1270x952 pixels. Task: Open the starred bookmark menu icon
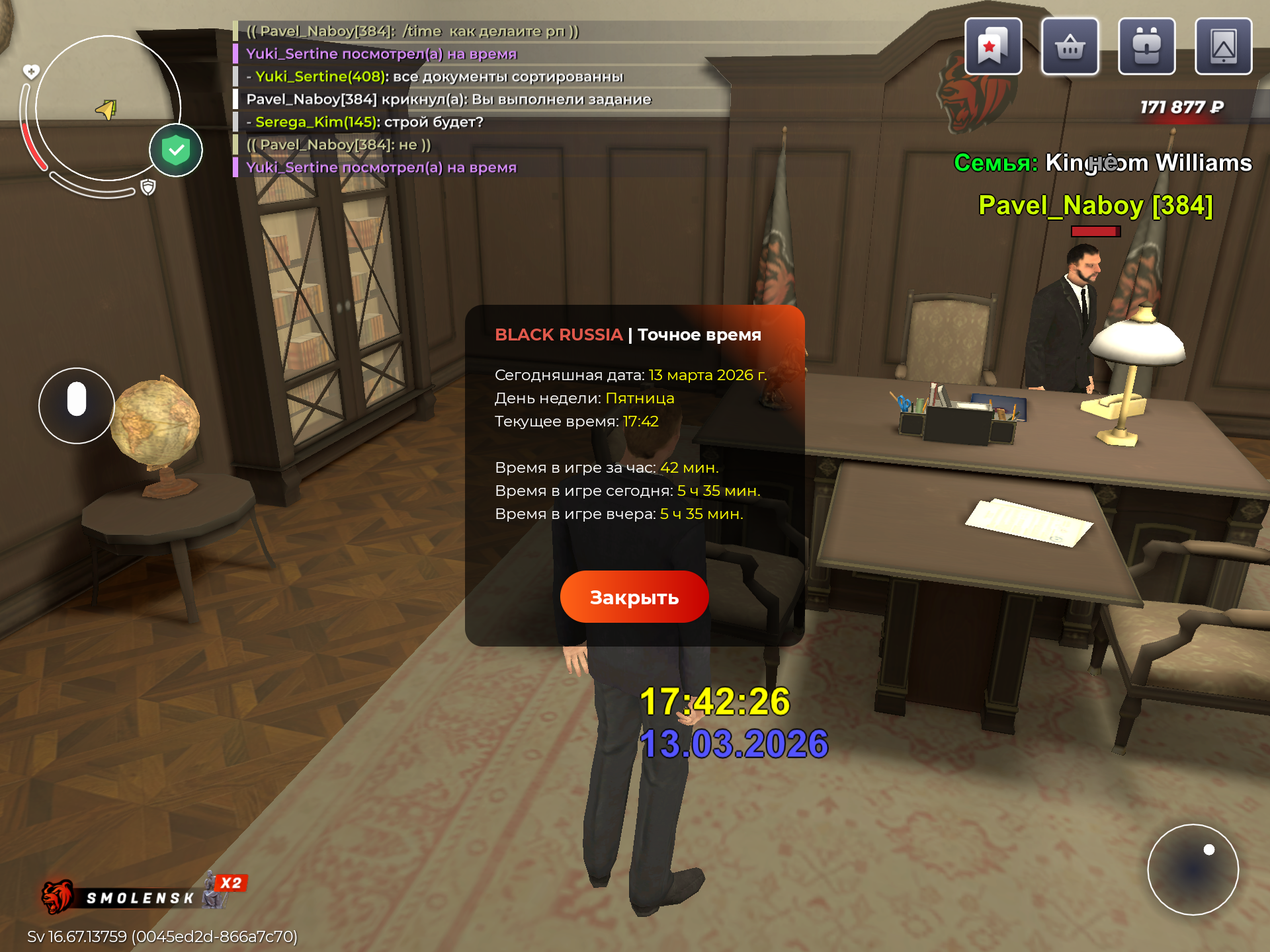993,46
